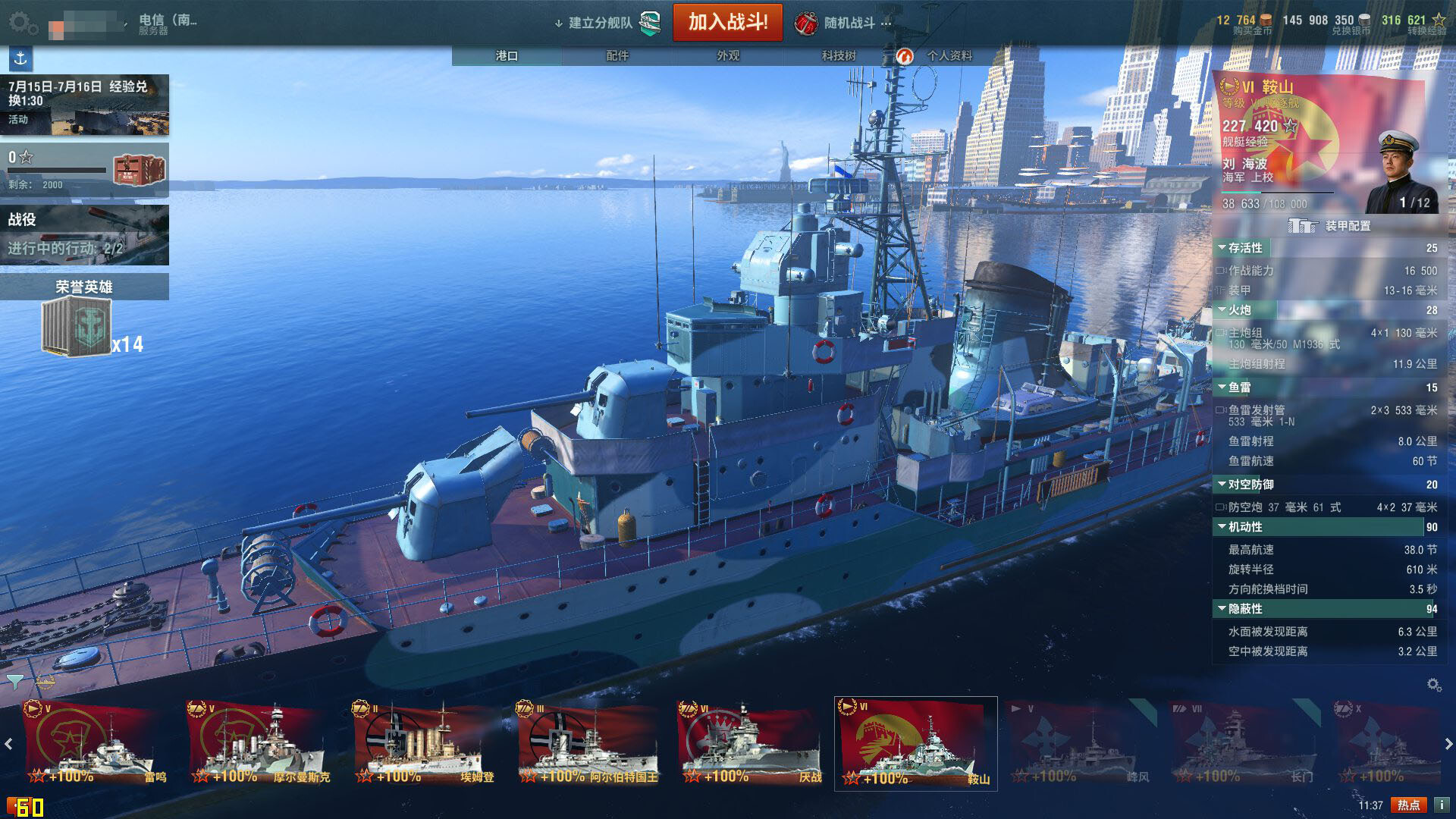Select the 阿尔伯特国王 ship card
Image resolution: width=1456 pixels, height=819 pixels.
coord(588,743)
